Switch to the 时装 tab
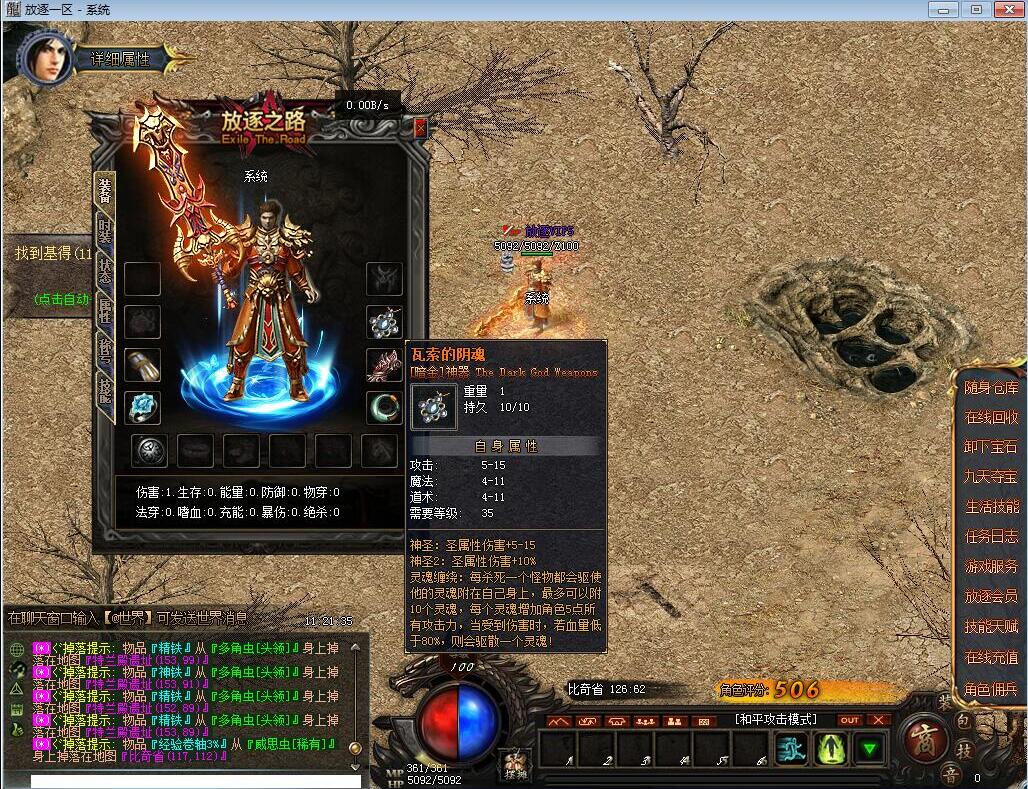The width and height of the screenshot is (1028, 789). point(105,233)
